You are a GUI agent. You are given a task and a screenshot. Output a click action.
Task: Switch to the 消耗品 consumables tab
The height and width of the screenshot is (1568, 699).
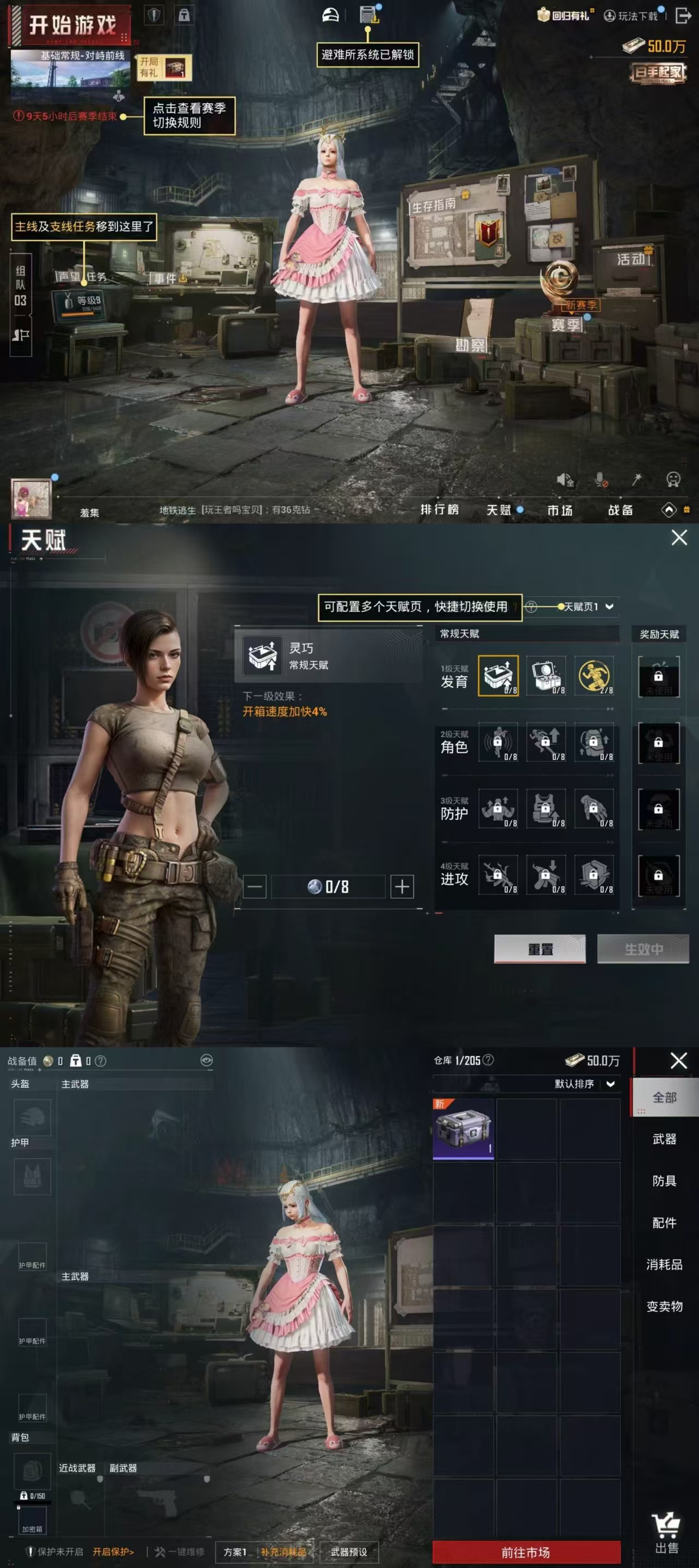[664, 1264]
